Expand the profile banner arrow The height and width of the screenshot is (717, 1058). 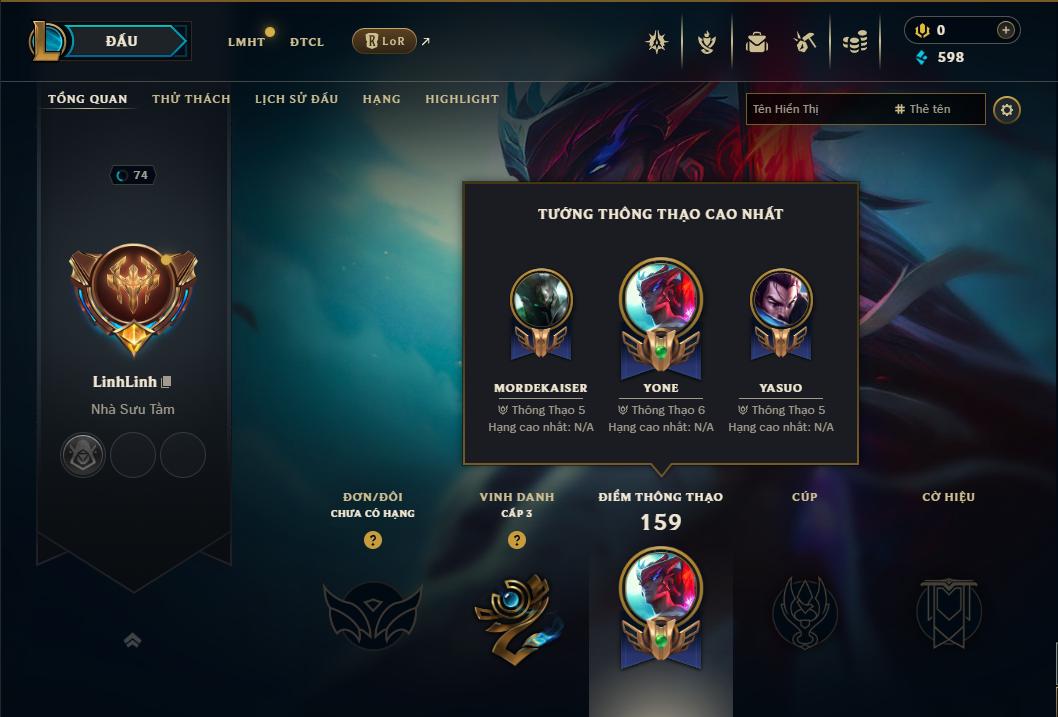132,640
